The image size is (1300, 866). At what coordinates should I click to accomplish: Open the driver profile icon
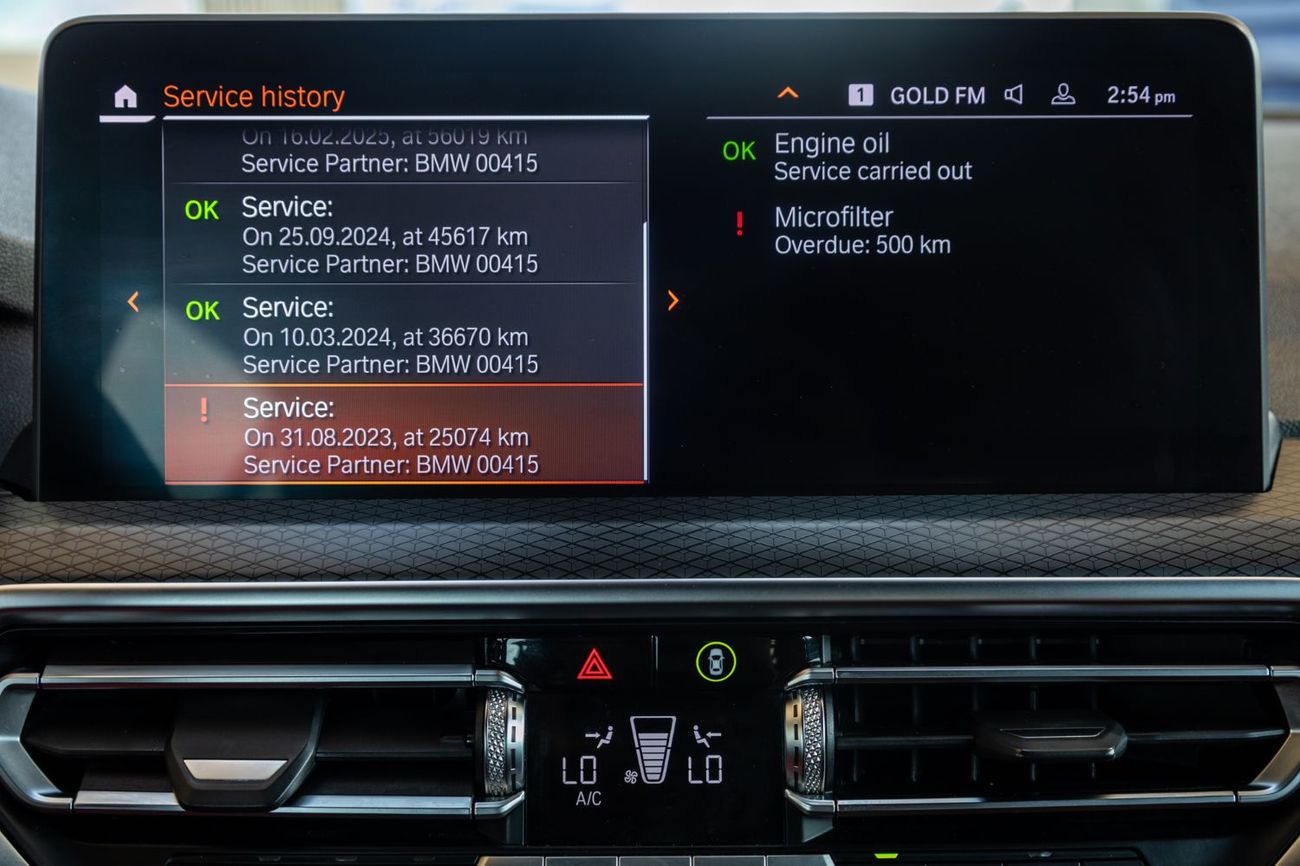click(x=1065, y=94)
